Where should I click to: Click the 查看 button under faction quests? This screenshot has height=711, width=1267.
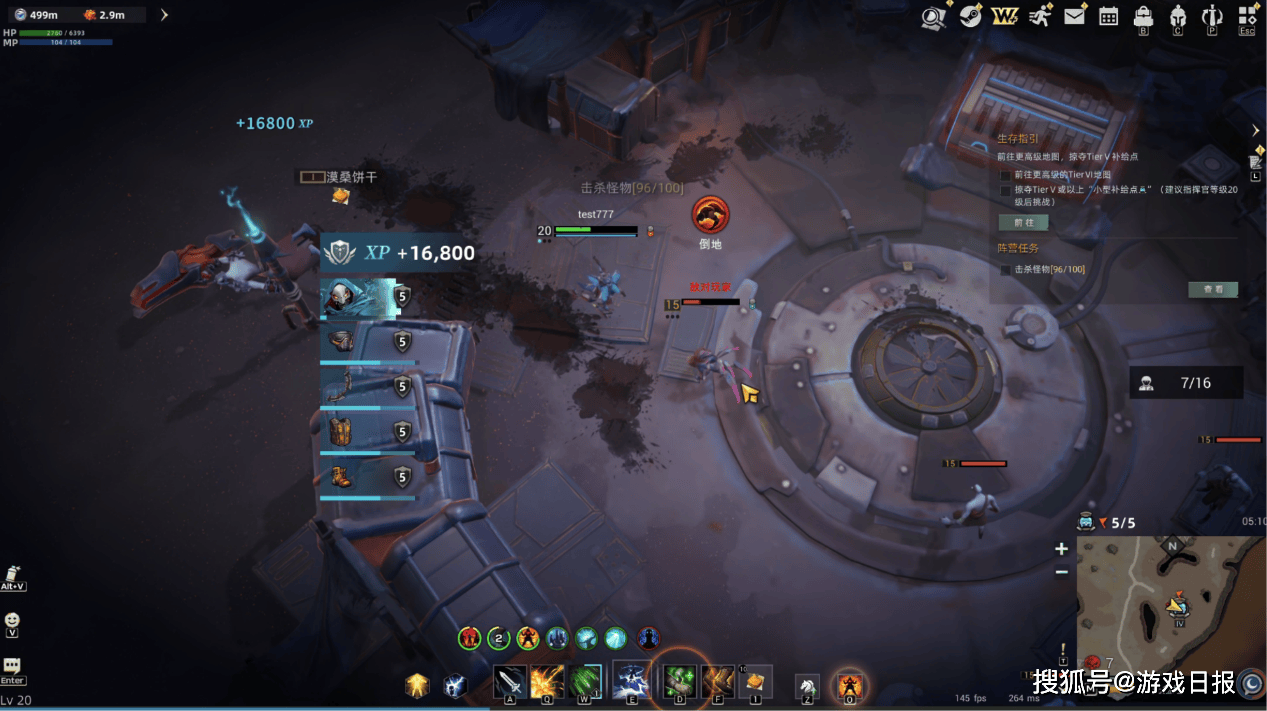tap(1212, 290)
